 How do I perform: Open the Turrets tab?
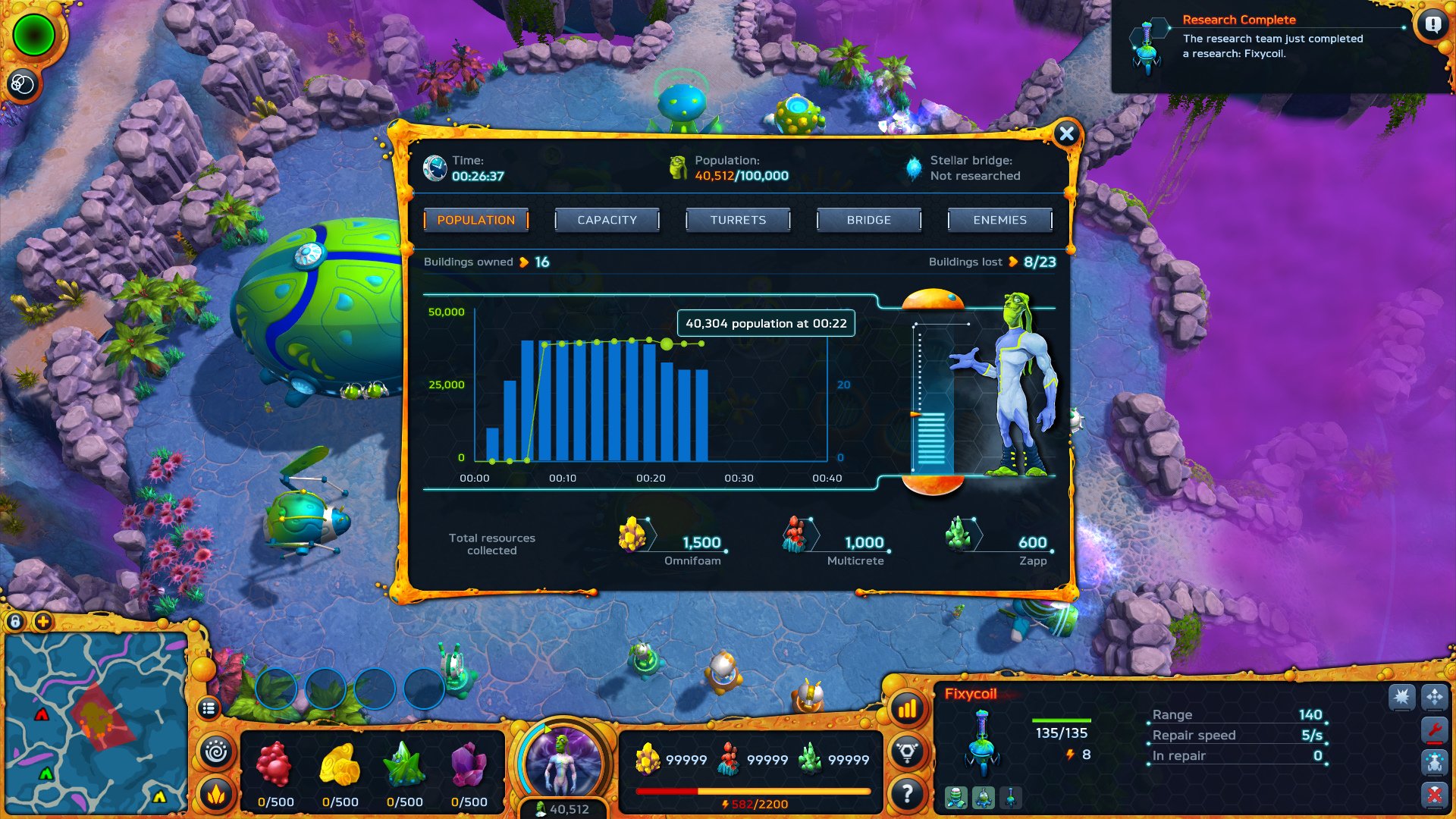(x=738, y=220)
